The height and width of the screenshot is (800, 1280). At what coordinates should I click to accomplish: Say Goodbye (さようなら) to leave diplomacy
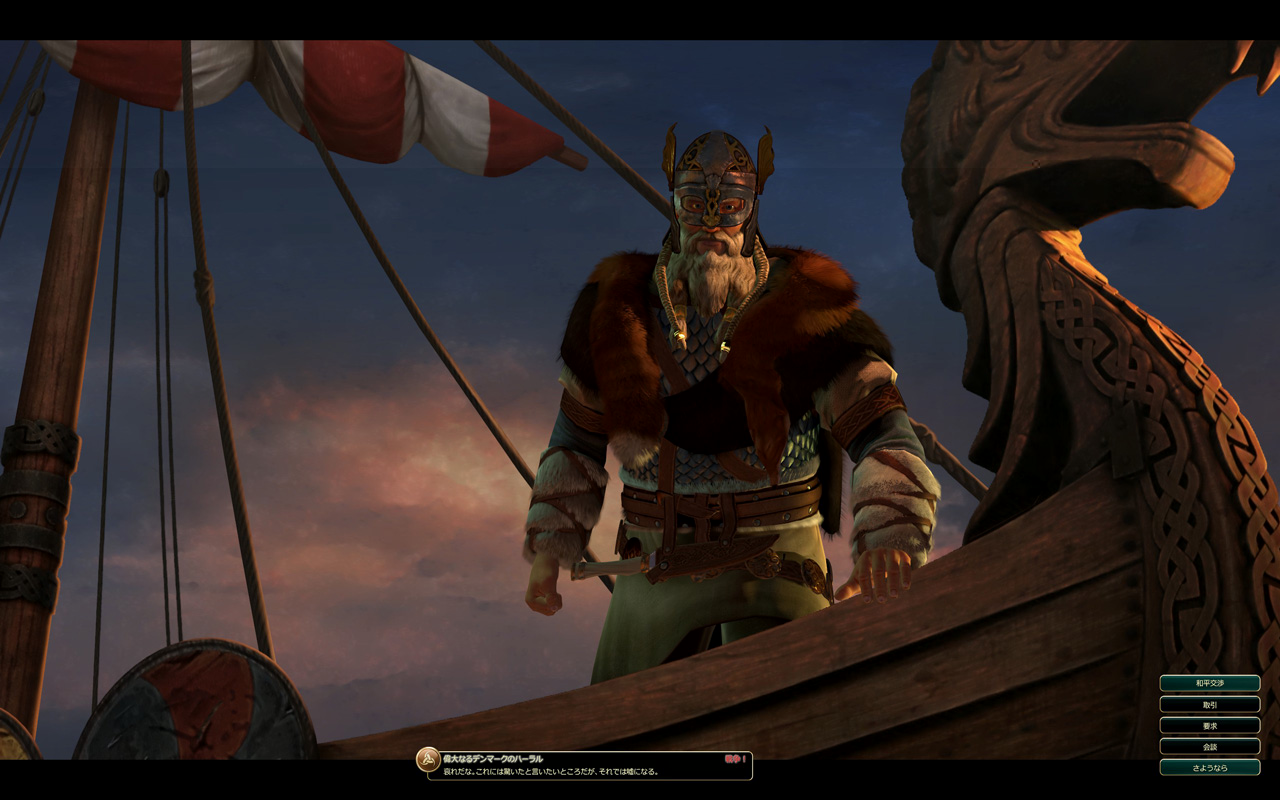[x=1209, y=767]
